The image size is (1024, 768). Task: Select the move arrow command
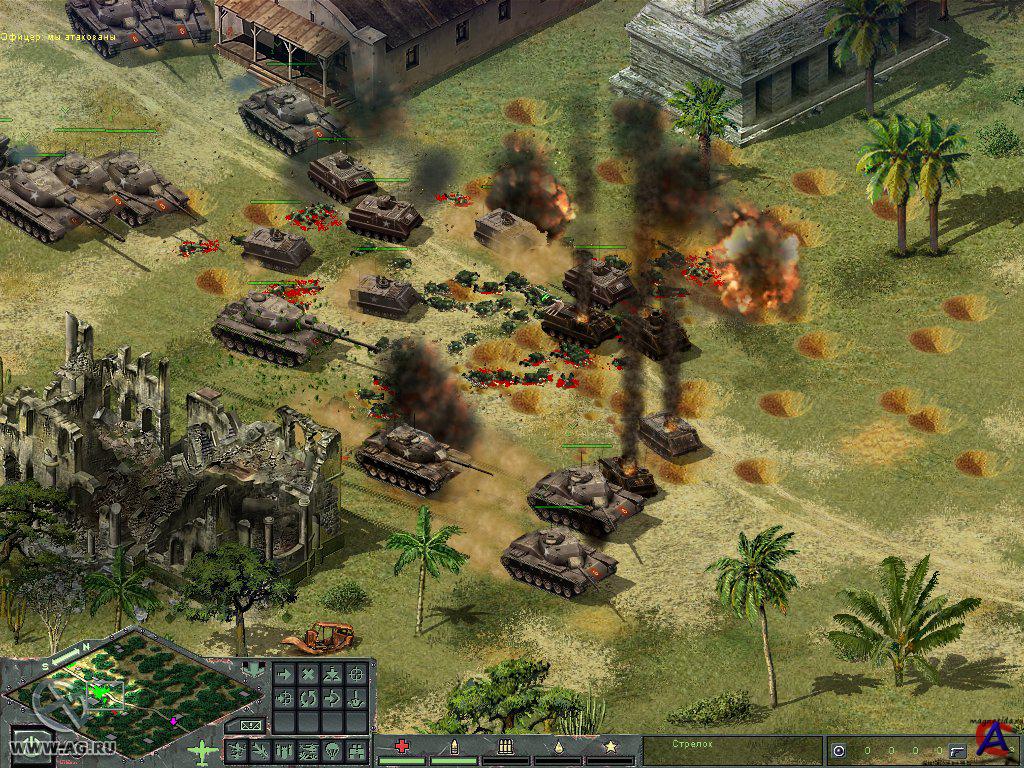284,674
